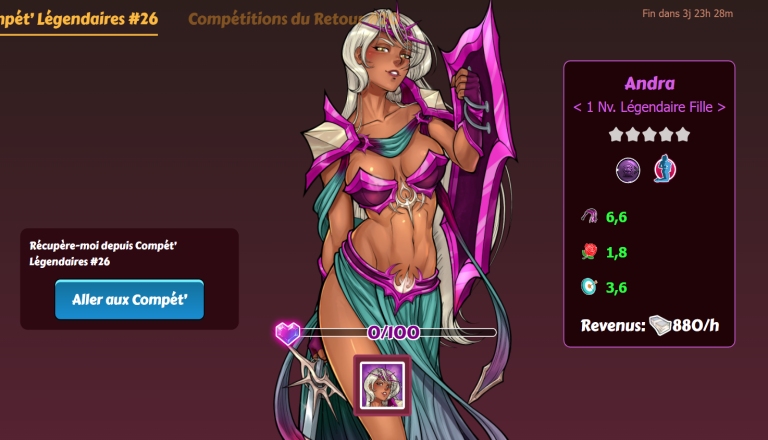Screen dimensions: 768x440
Task: Click the Aller aux Compét' button
Action: tap(129, 299)
